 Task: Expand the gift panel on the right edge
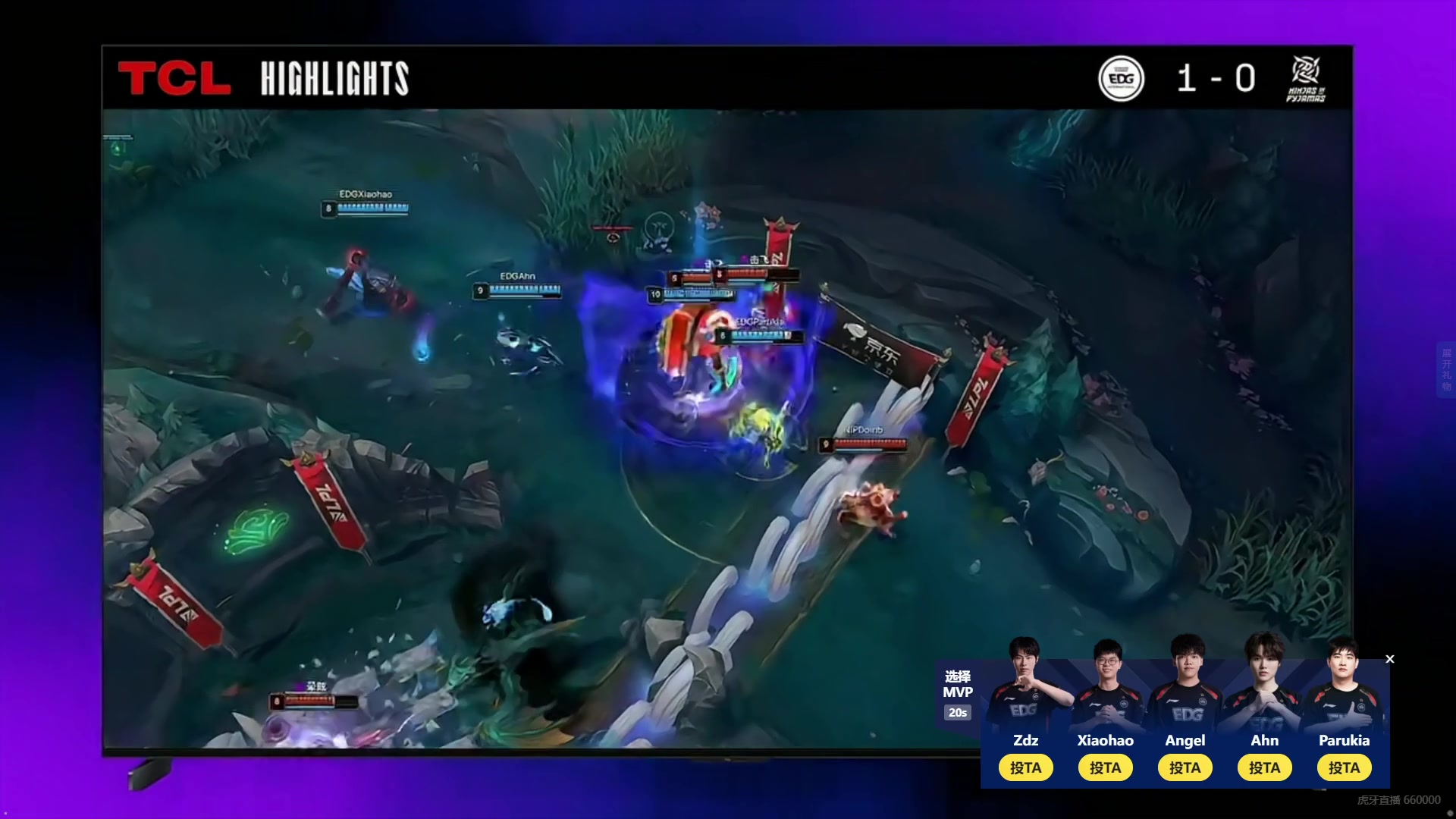coord(1446,369)
